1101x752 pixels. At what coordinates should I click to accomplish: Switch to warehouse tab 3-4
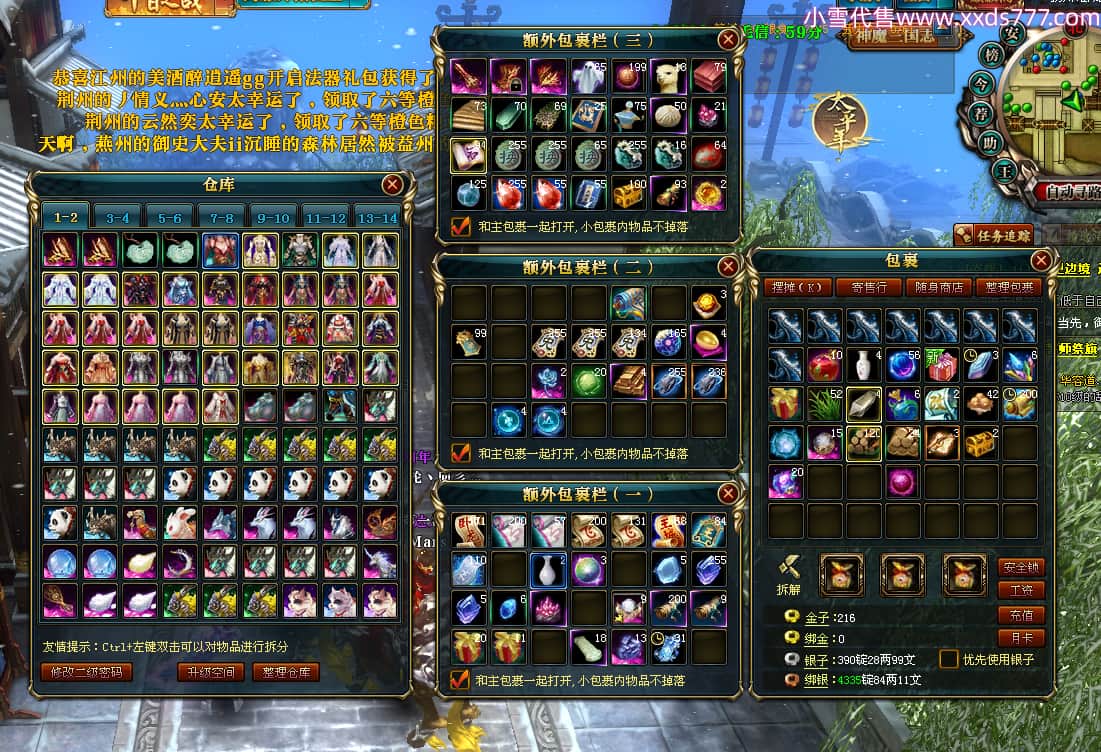[x=117, y=217]
